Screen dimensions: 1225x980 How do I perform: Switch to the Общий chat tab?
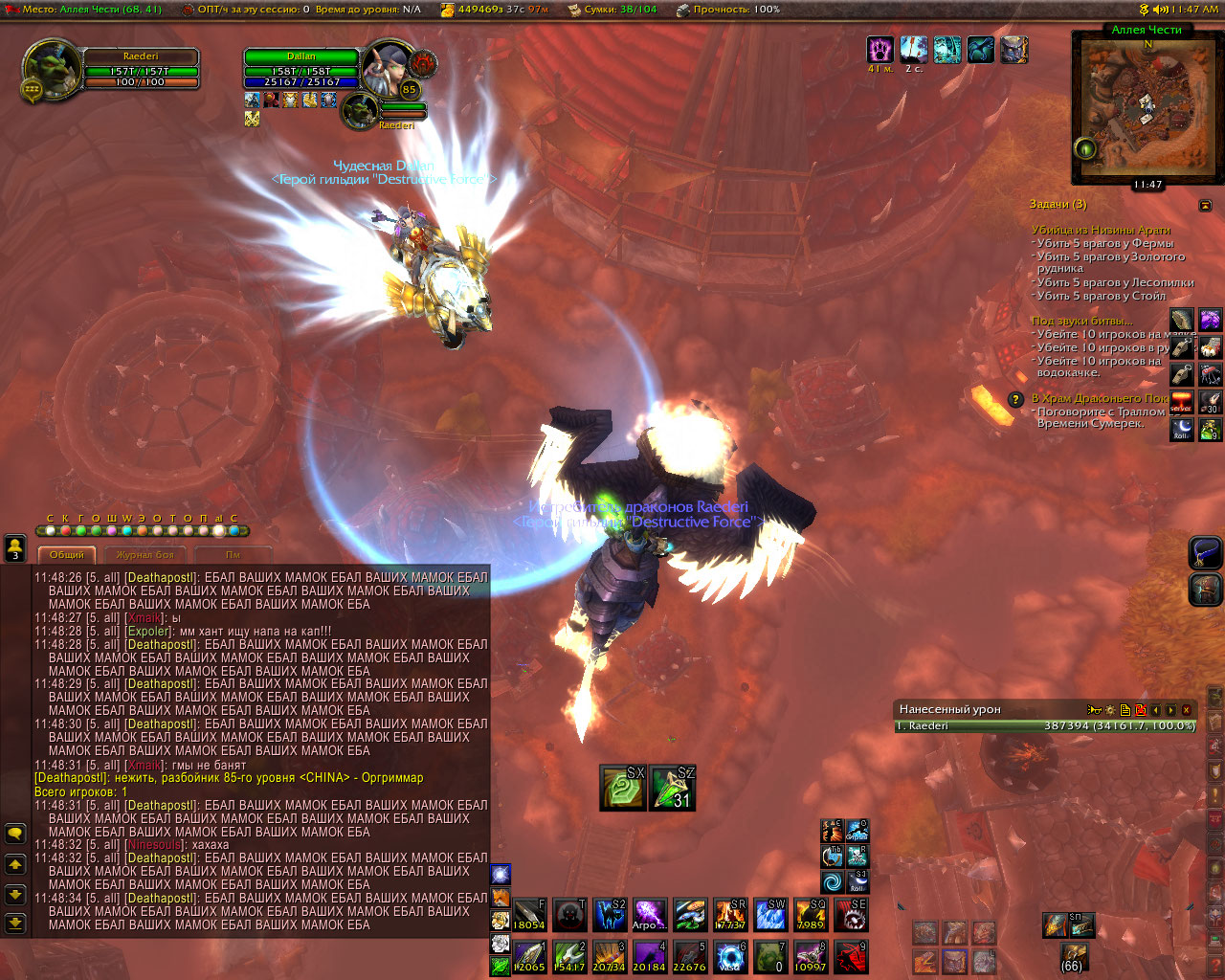point(67,555)
